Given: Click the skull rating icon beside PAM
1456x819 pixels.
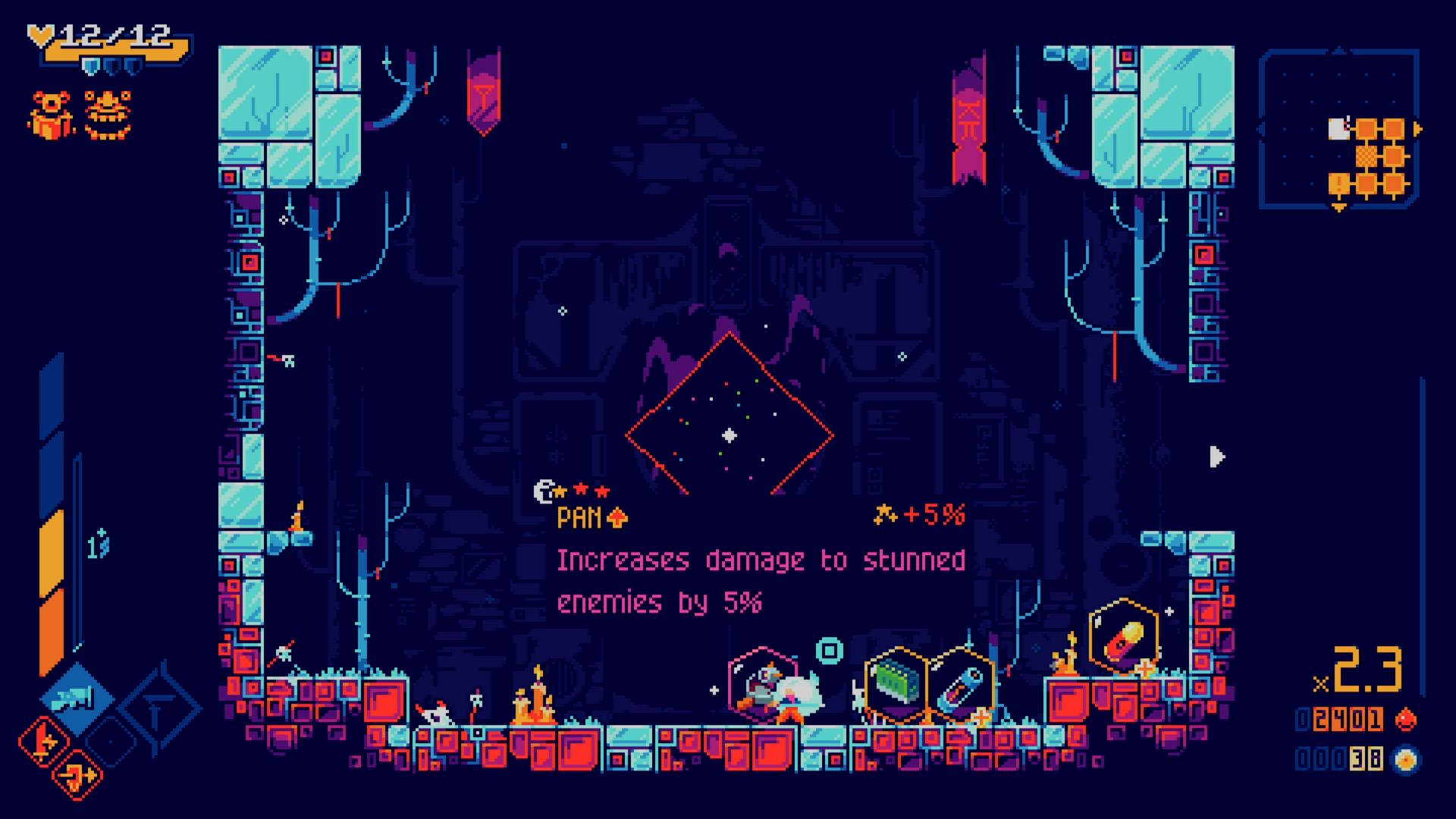Looking at the screenshot, I should tap(542, 493).
